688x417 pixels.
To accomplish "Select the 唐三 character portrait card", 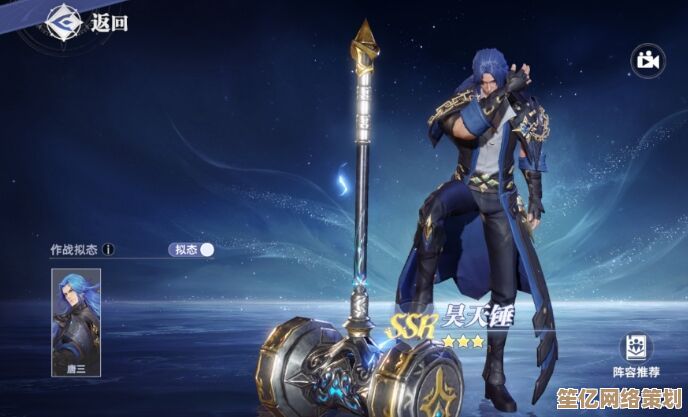I will (74, 320).
